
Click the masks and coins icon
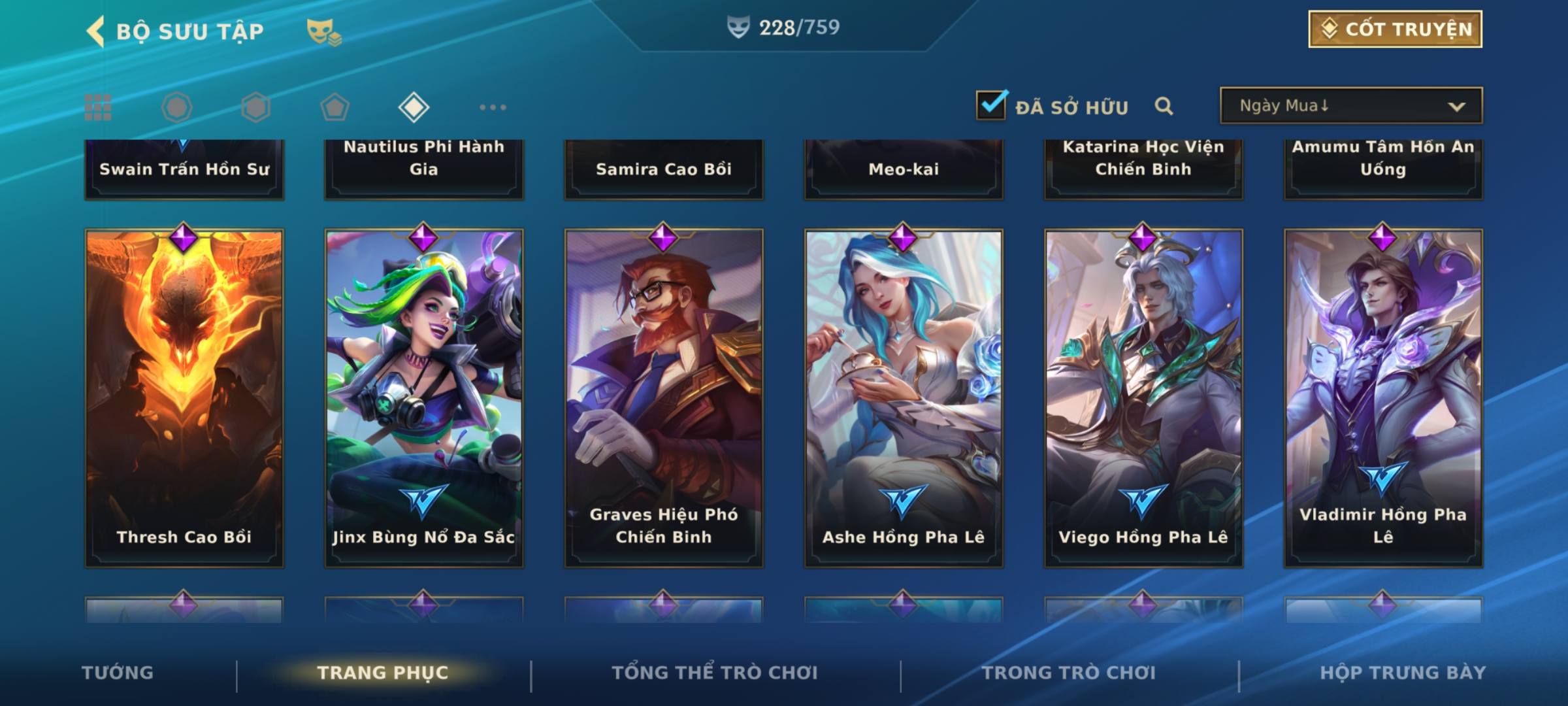pos(324,31)
